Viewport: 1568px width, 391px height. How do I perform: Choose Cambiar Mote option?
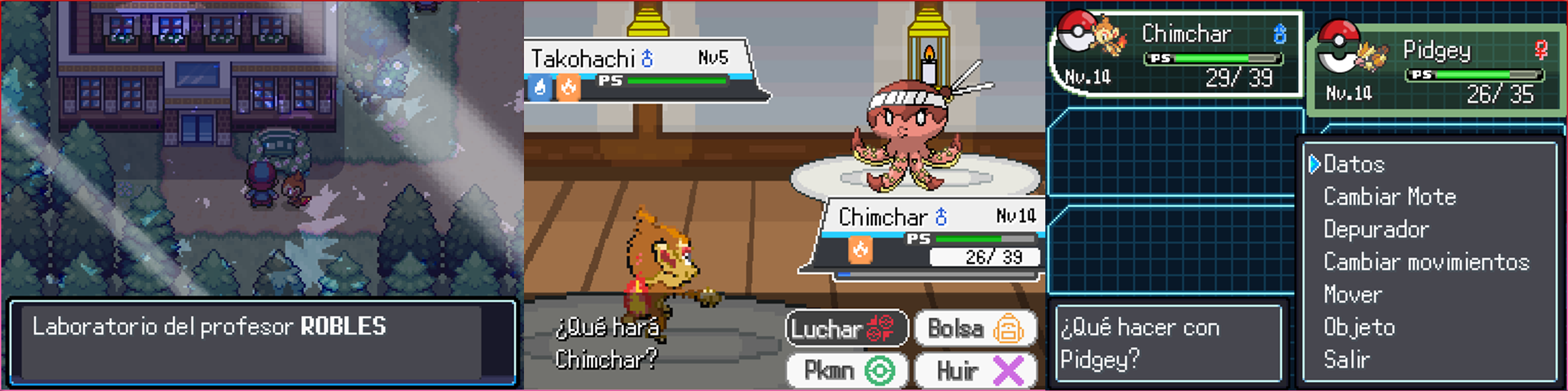coord(1390,197)
